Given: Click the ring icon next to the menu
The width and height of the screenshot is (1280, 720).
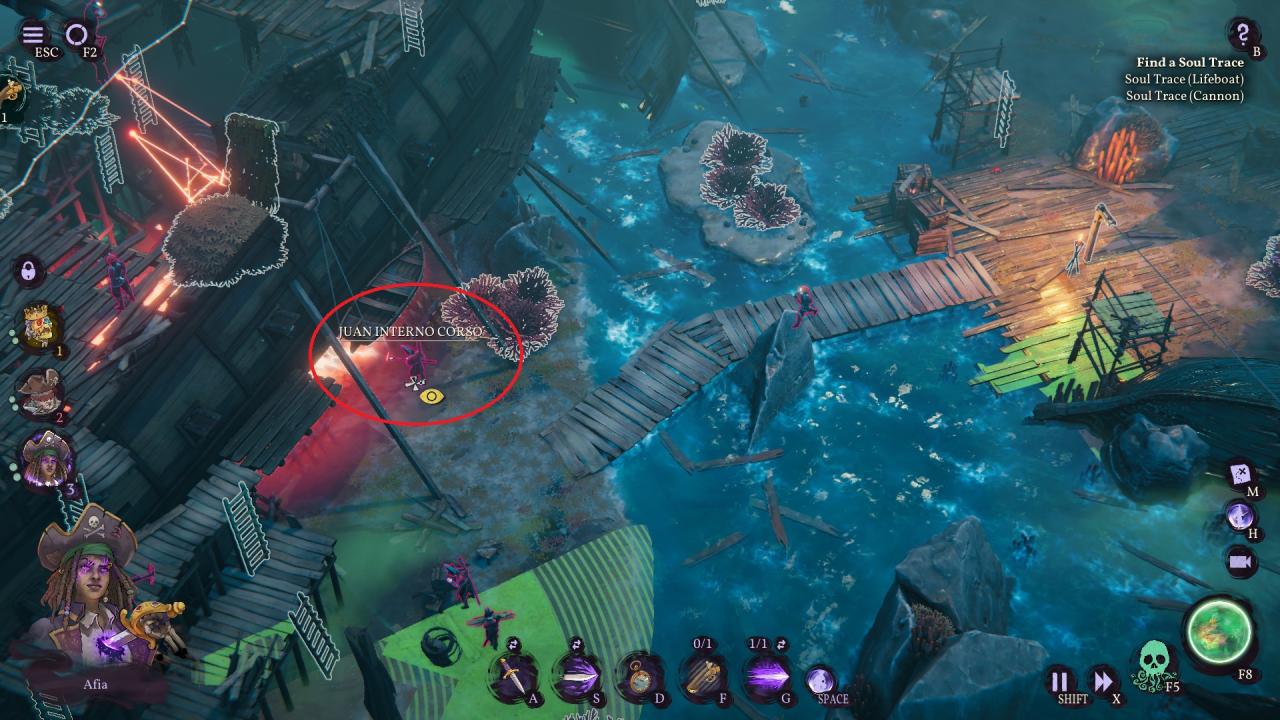Looking at the screenshot, I should 77,36.
